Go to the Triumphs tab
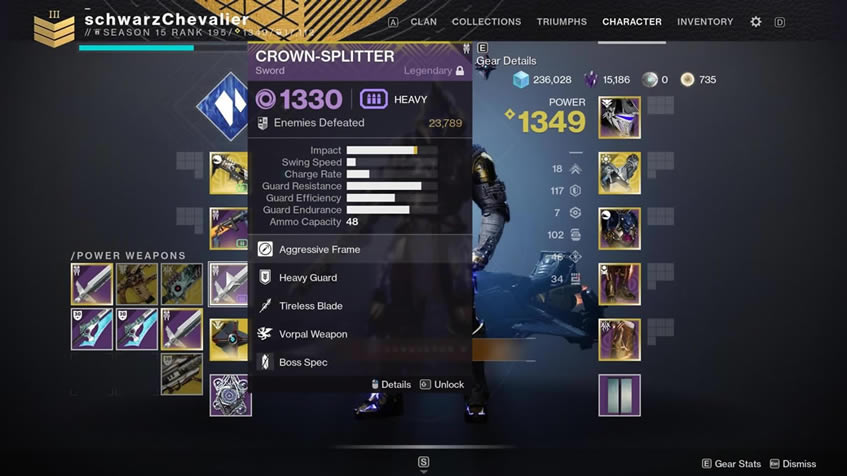The height and width of the screenshot is (476, 847). (x=561, y=22)
